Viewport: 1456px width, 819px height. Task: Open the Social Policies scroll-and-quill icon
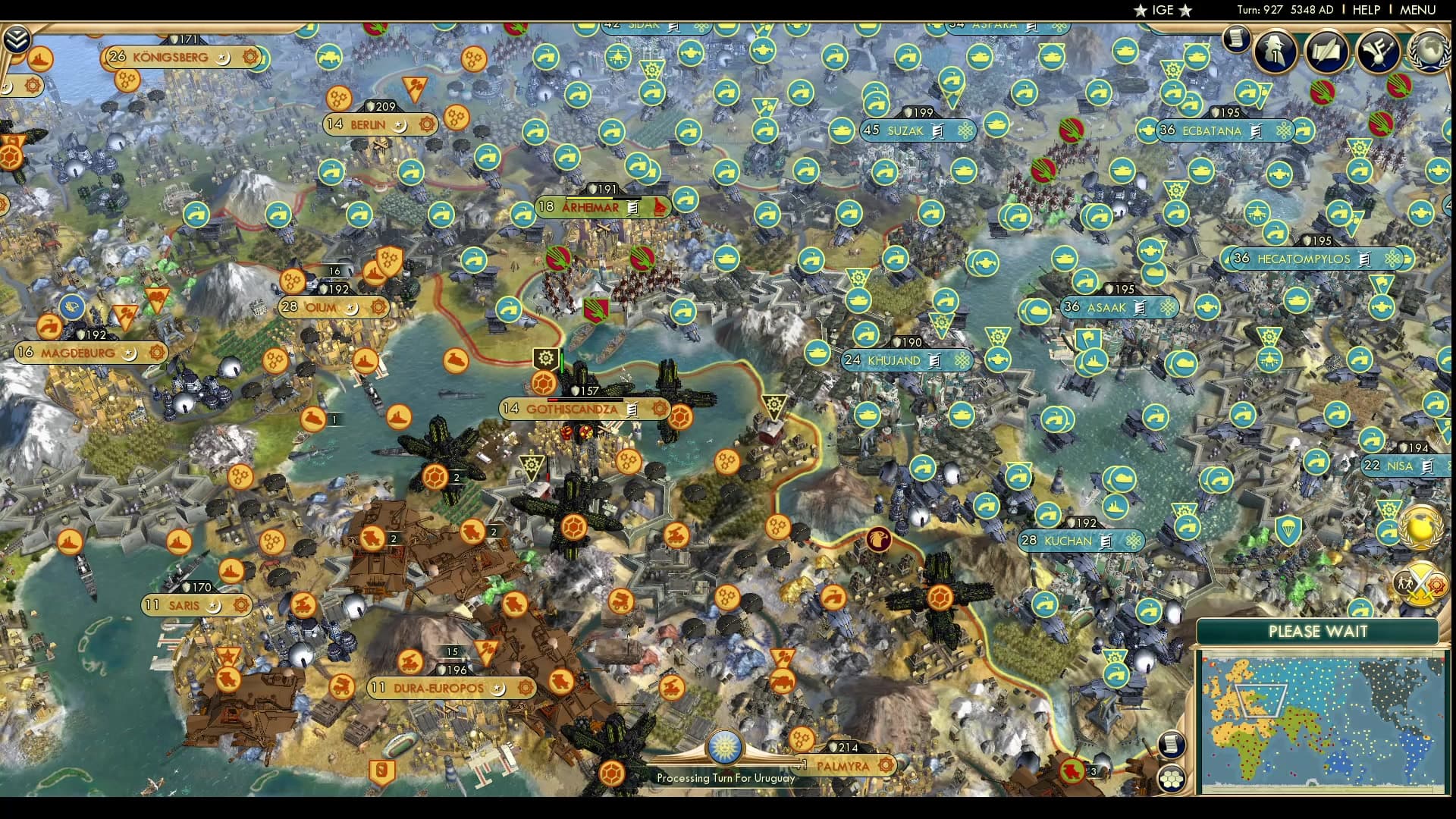pyautogui.click(x=1326, y=51)
